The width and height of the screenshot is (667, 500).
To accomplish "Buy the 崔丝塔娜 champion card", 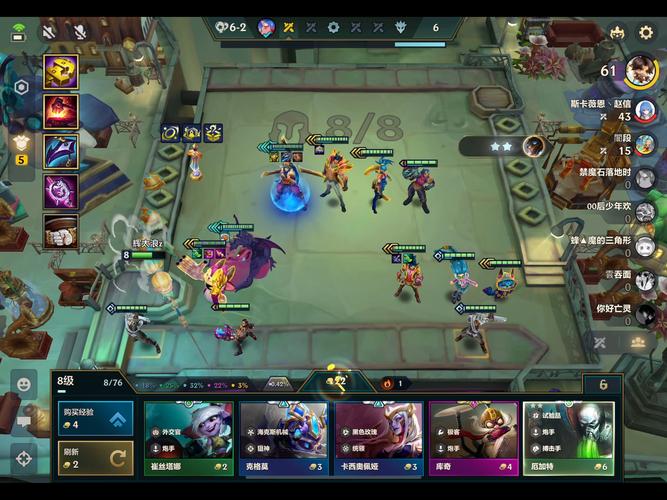I will [x=188, y=438].
